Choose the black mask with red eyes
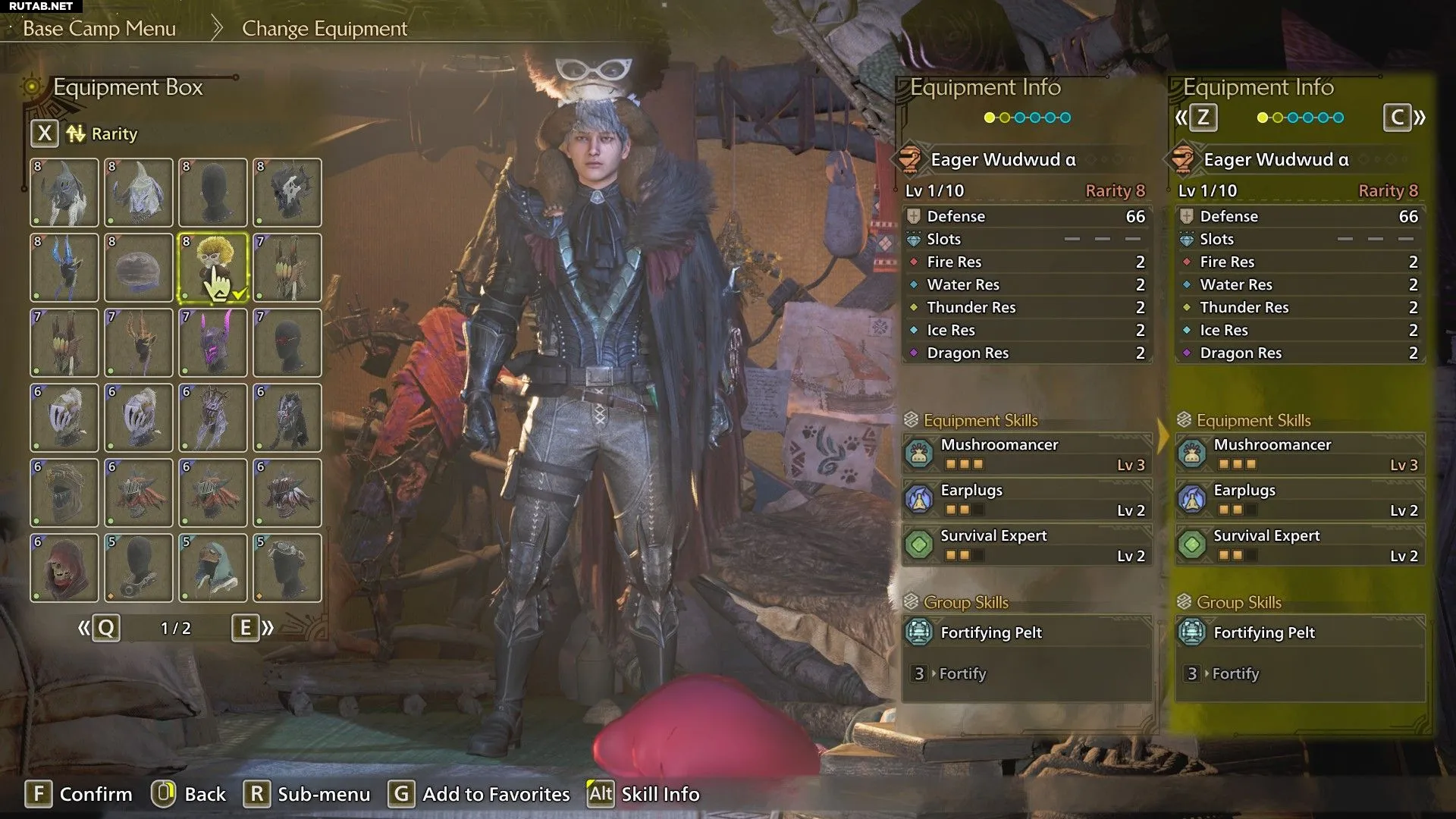 [x=287, y=342]
